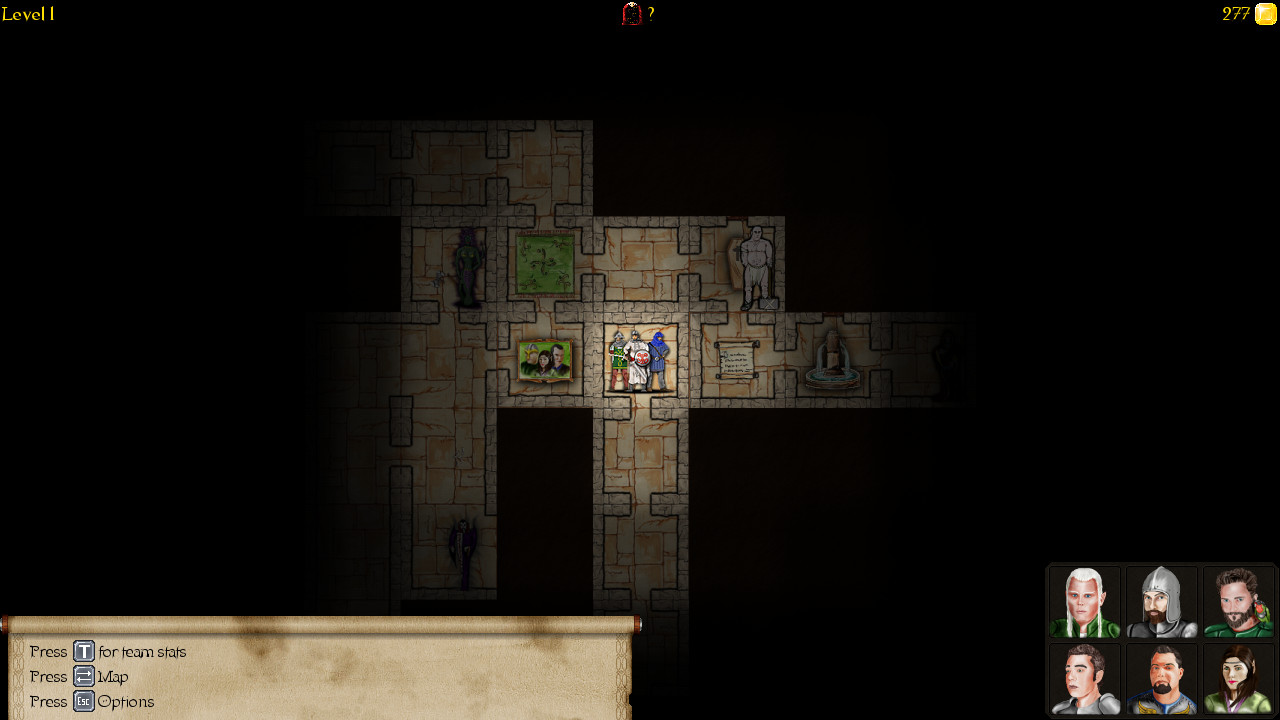Viewport: 1280px width, 720px height.
Task: Click the gold gem icon next to 277
Action: [1264, 14]
